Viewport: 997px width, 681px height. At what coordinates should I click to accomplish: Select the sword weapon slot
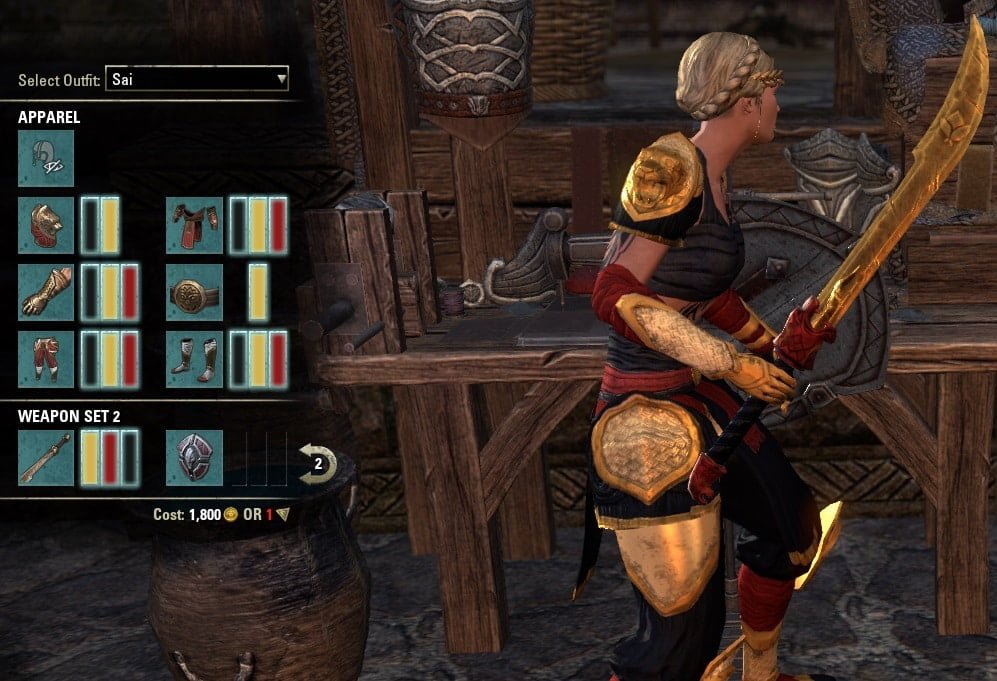[x=46, y=458]
